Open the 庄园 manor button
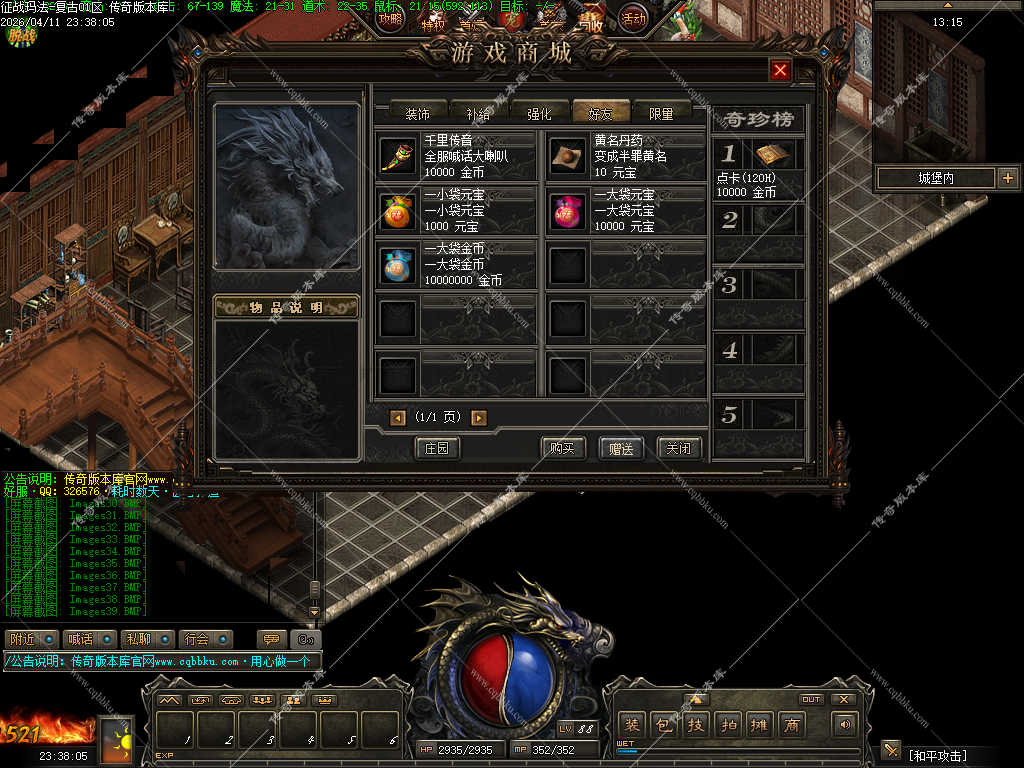 [437, 448]
